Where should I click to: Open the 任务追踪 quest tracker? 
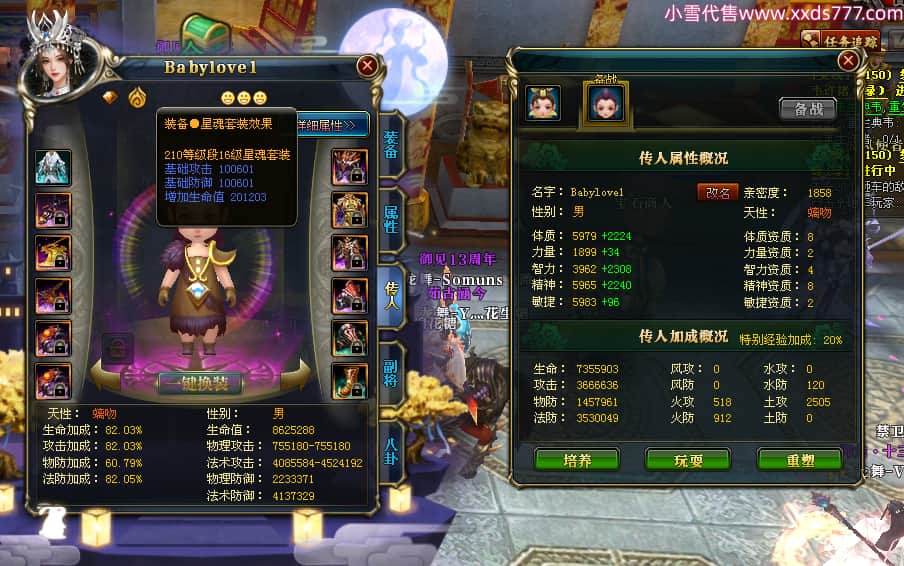pos(848,42)
